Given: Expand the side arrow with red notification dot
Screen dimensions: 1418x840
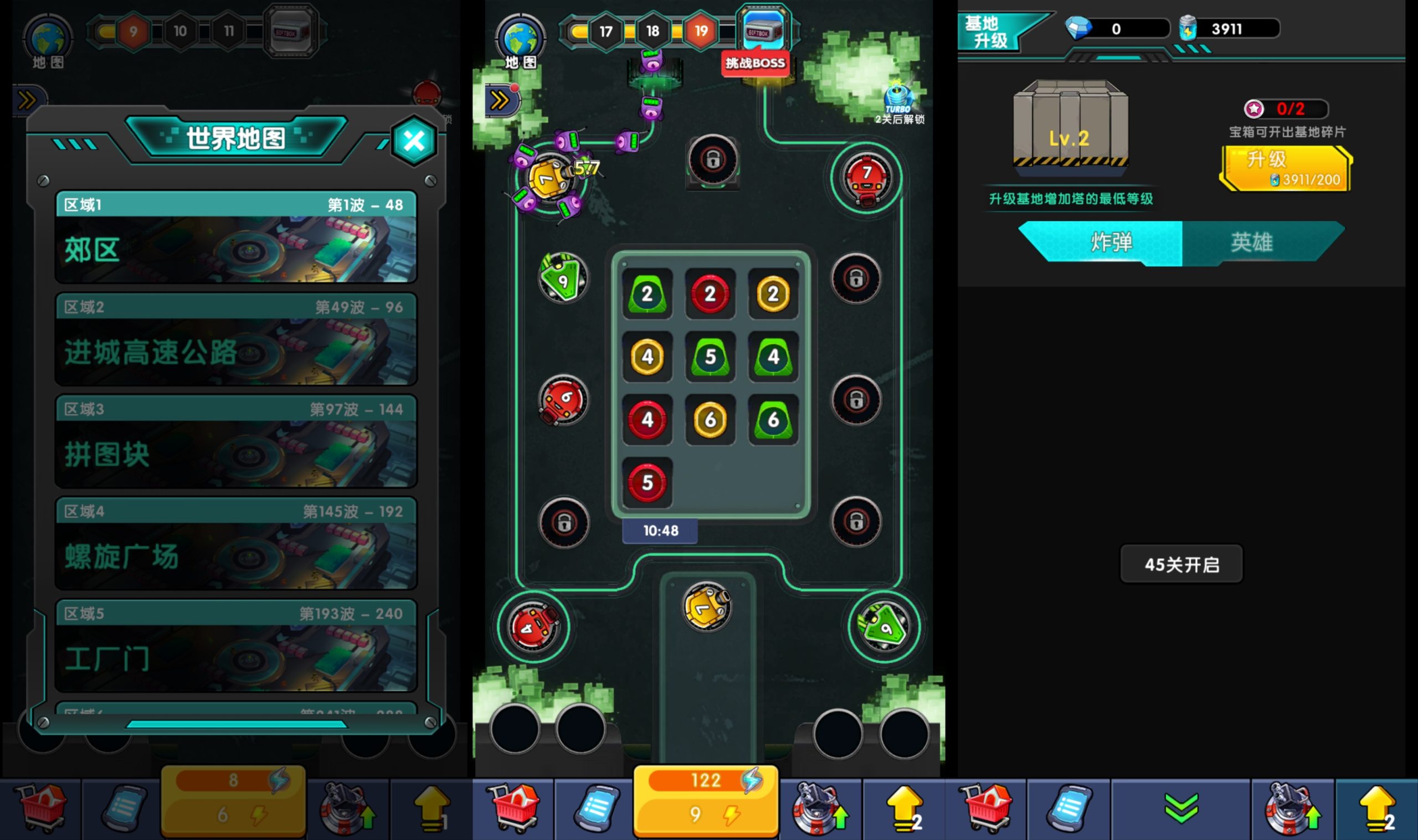Looking at the screenshot, I should 500,101.
